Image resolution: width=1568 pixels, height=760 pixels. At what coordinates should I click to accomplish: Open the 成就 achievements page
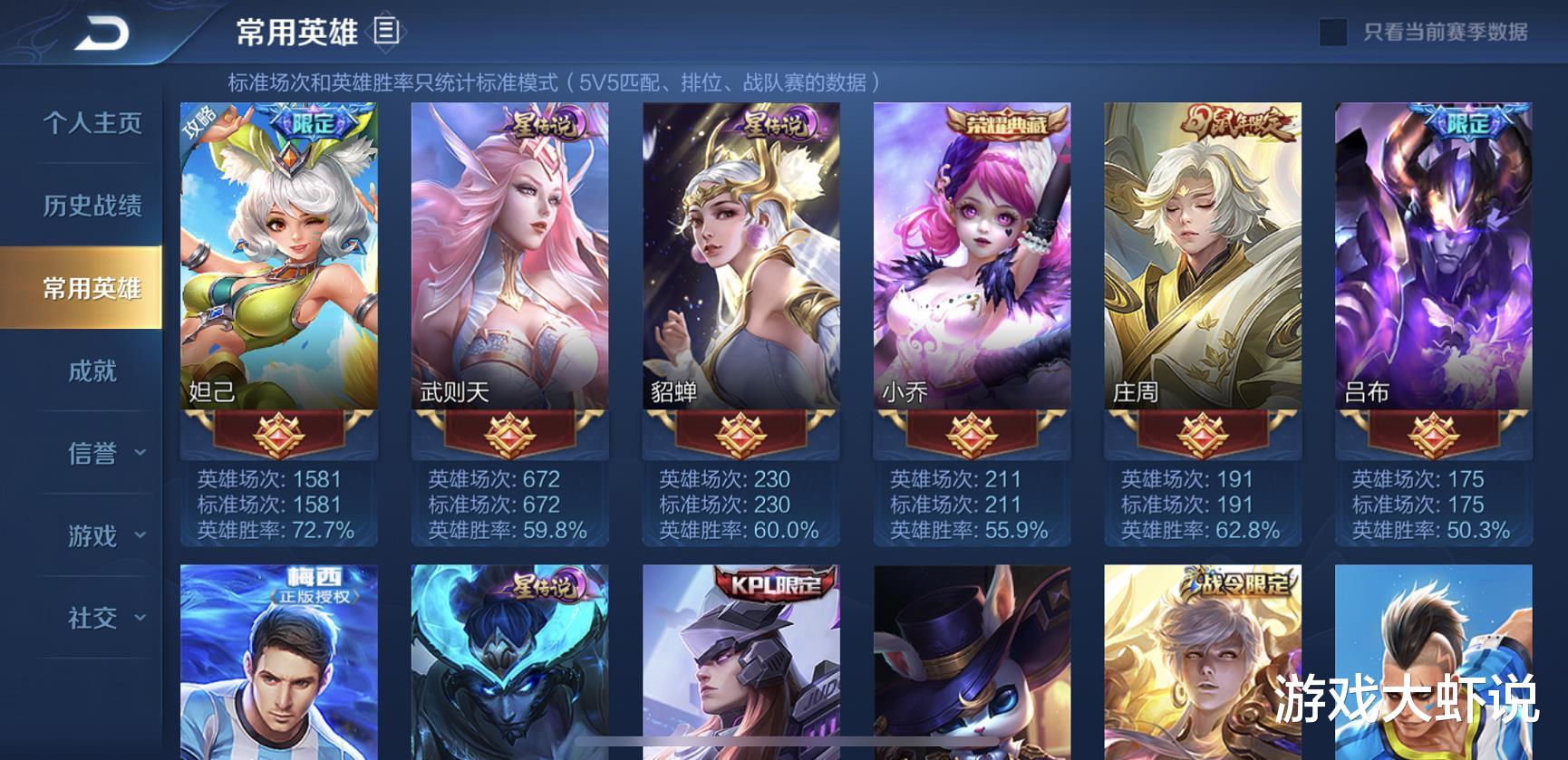(x=94, y=371)
